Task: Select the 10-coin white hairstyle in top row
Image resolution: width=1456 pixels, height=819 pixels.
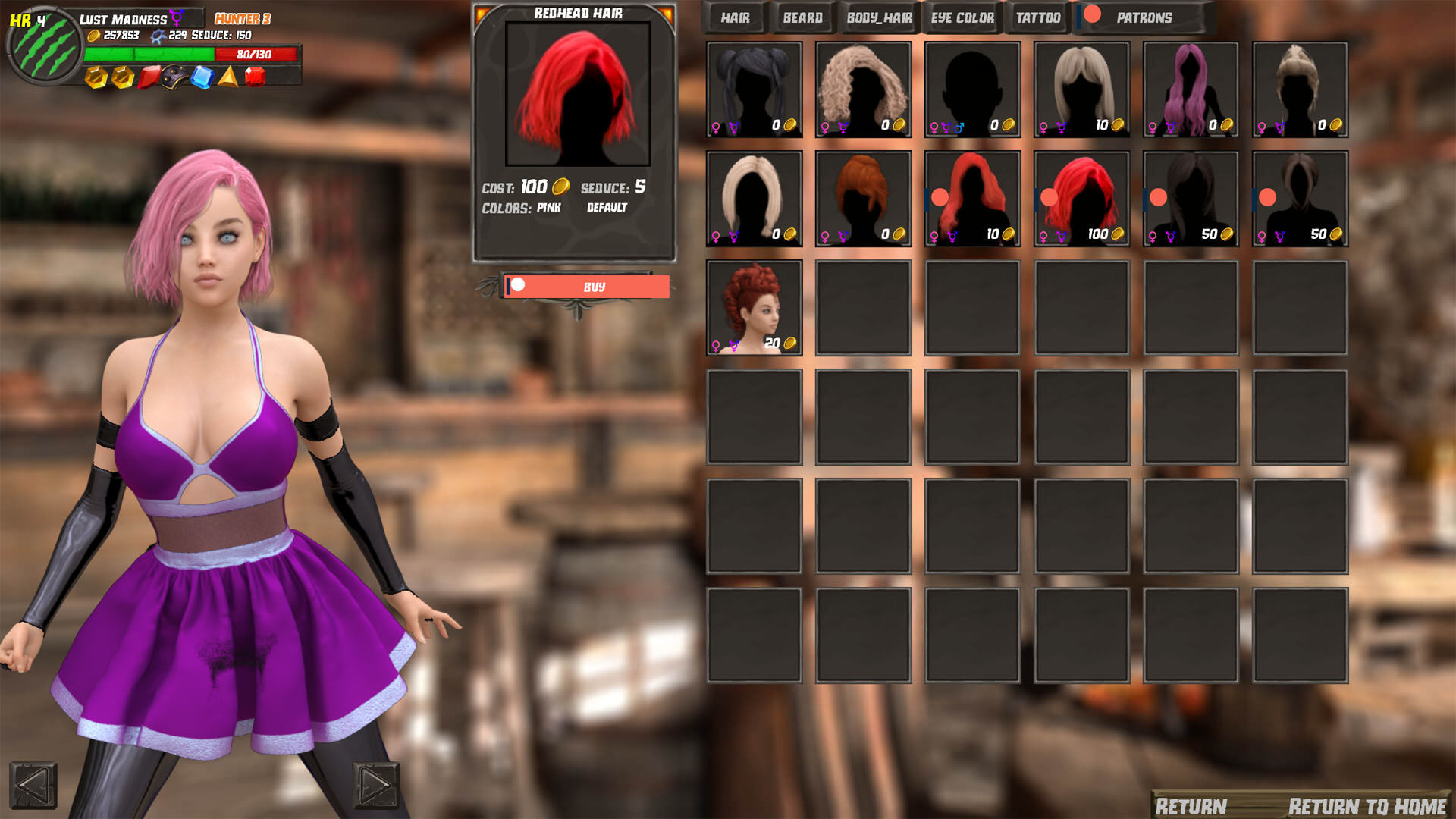Action: pyautogui.click(x=1081, y=89)
